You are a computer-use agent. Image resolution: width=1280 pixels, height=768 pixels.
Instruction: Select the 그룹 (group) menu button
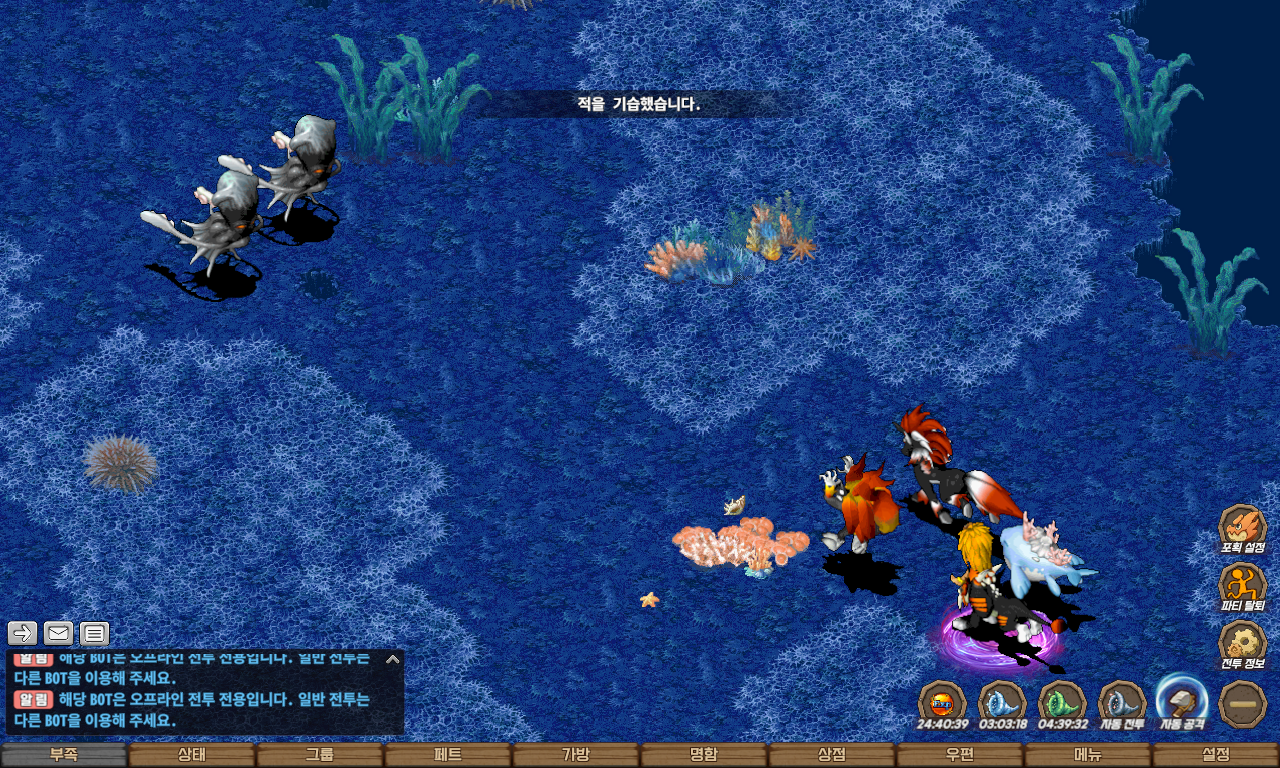[320, 755]
